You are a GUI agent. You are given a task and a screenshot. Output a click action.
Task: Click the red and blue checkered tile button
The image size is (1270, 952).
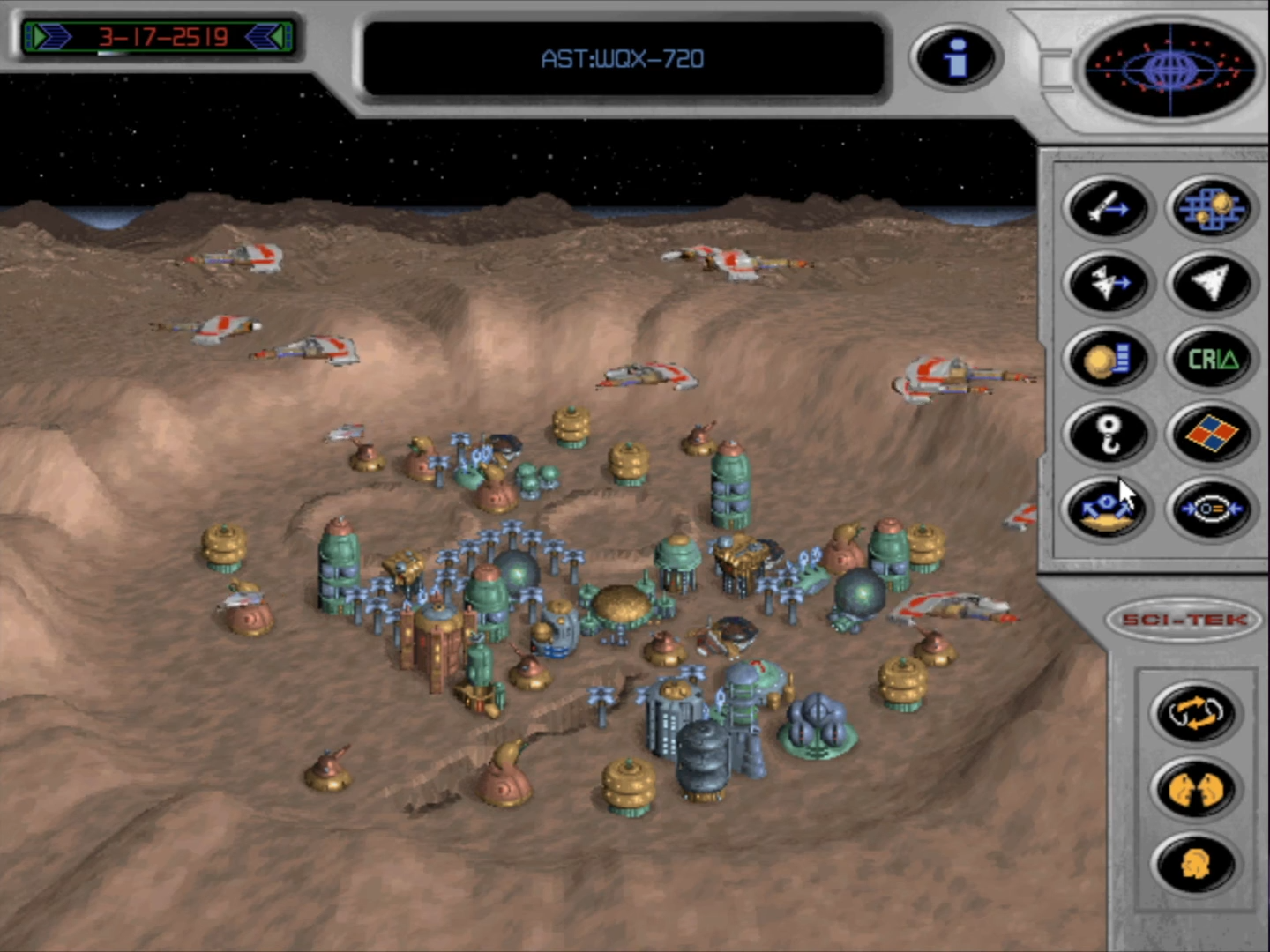pyautogui.click(x=1210, y=434)
